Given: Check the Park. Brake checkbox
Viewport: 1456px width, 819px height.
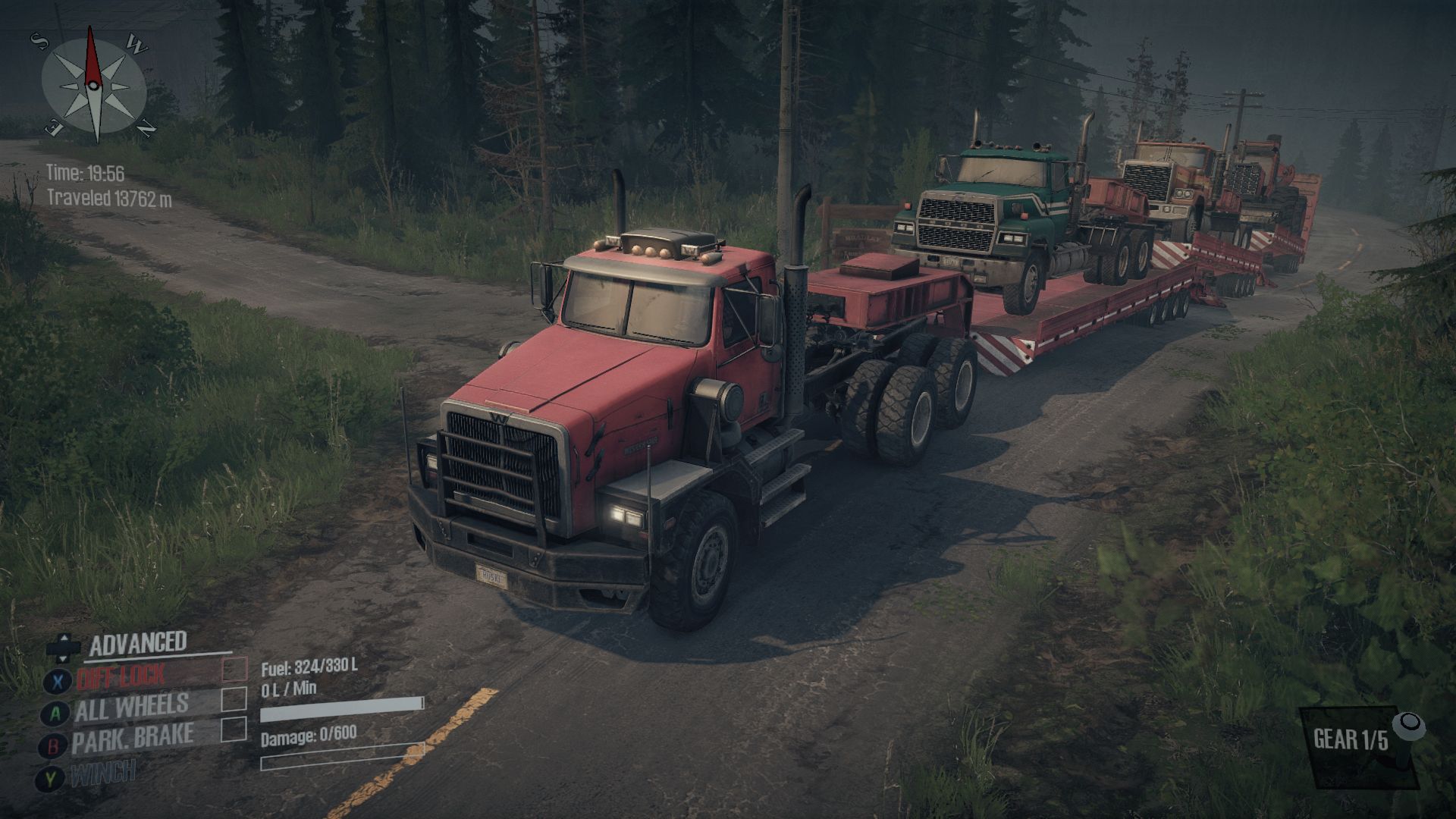Looking at the screenshot, I should [x=234, y=730].
